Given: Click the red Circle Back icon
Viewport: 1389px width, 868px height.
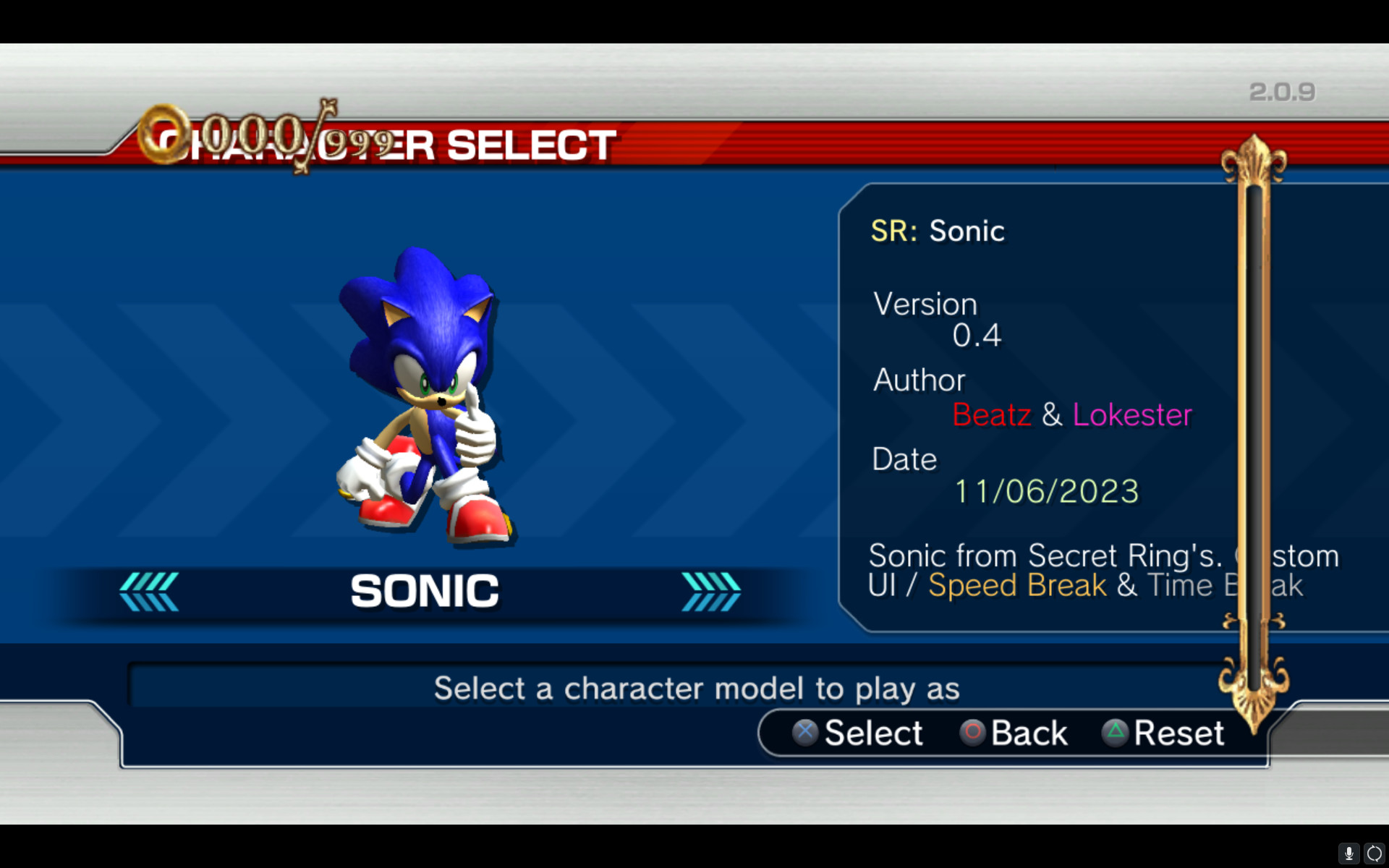Looking at the screenshot, I should coord(973,733).
